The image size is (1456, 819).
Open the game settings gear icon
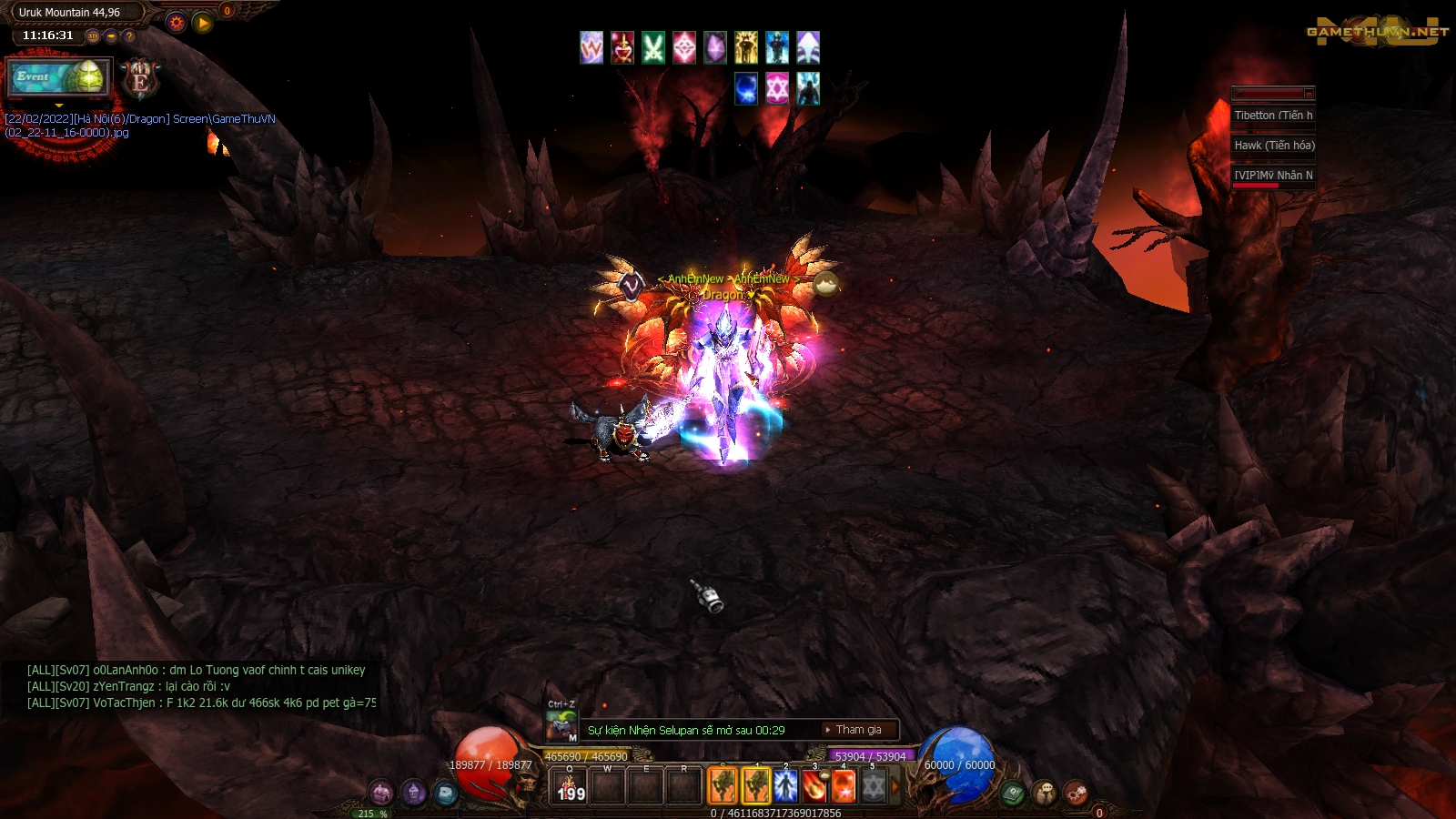coord(177,22)
